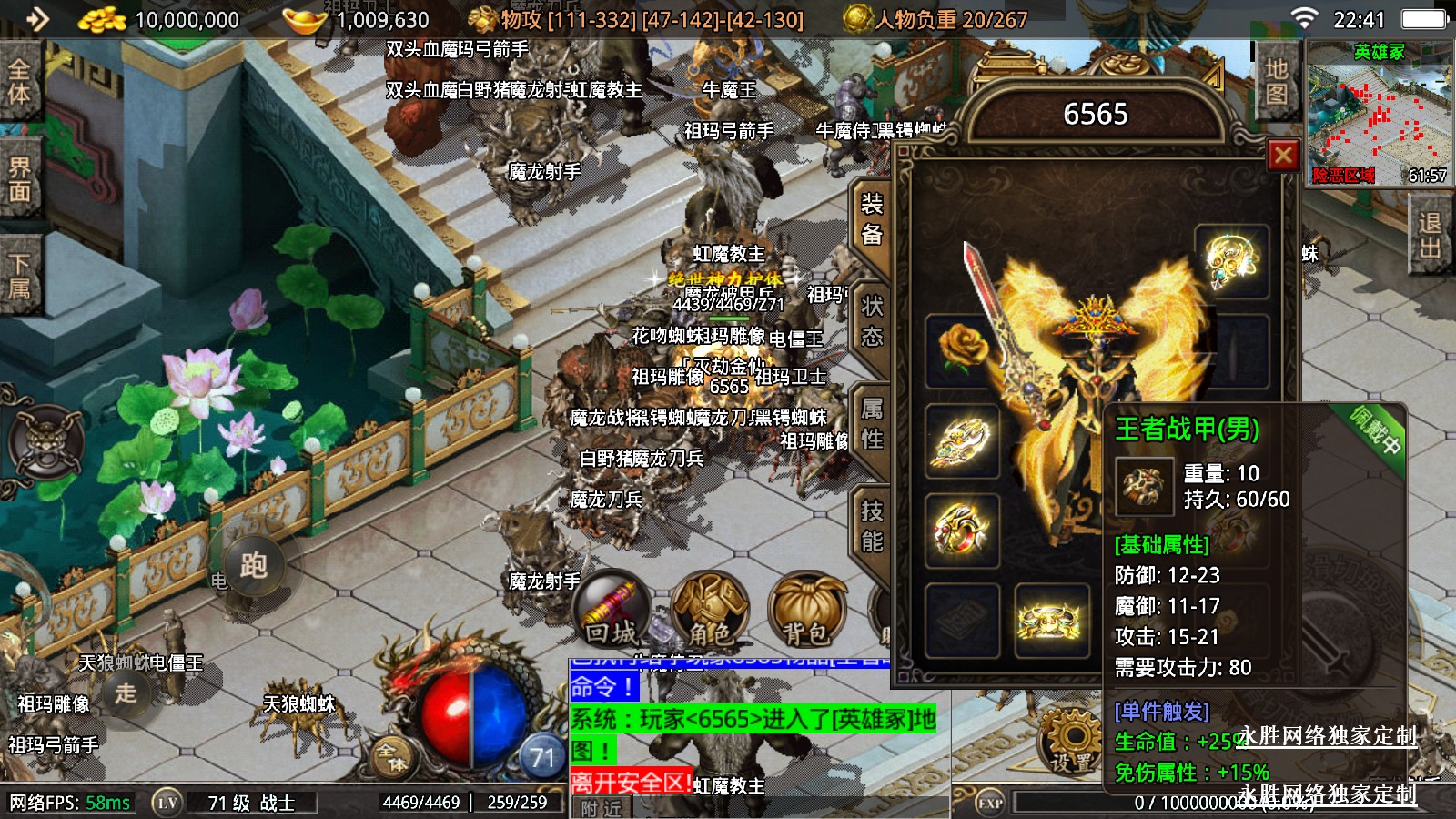
Task: Click the 退出 exit button
Action: pyautogui.click(x=1431, y=236)
